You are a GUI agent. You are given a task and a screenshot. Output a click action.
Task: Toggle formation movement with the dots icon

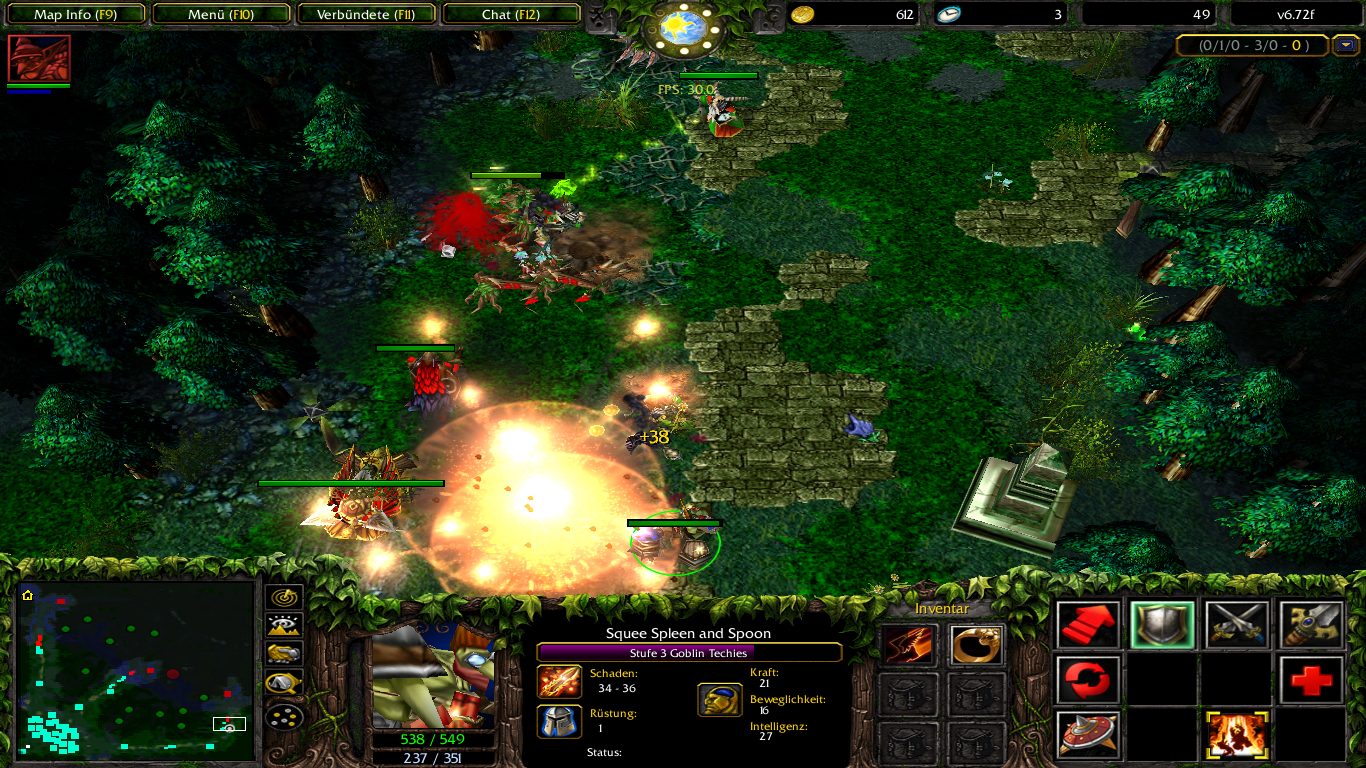click(284, 715)
